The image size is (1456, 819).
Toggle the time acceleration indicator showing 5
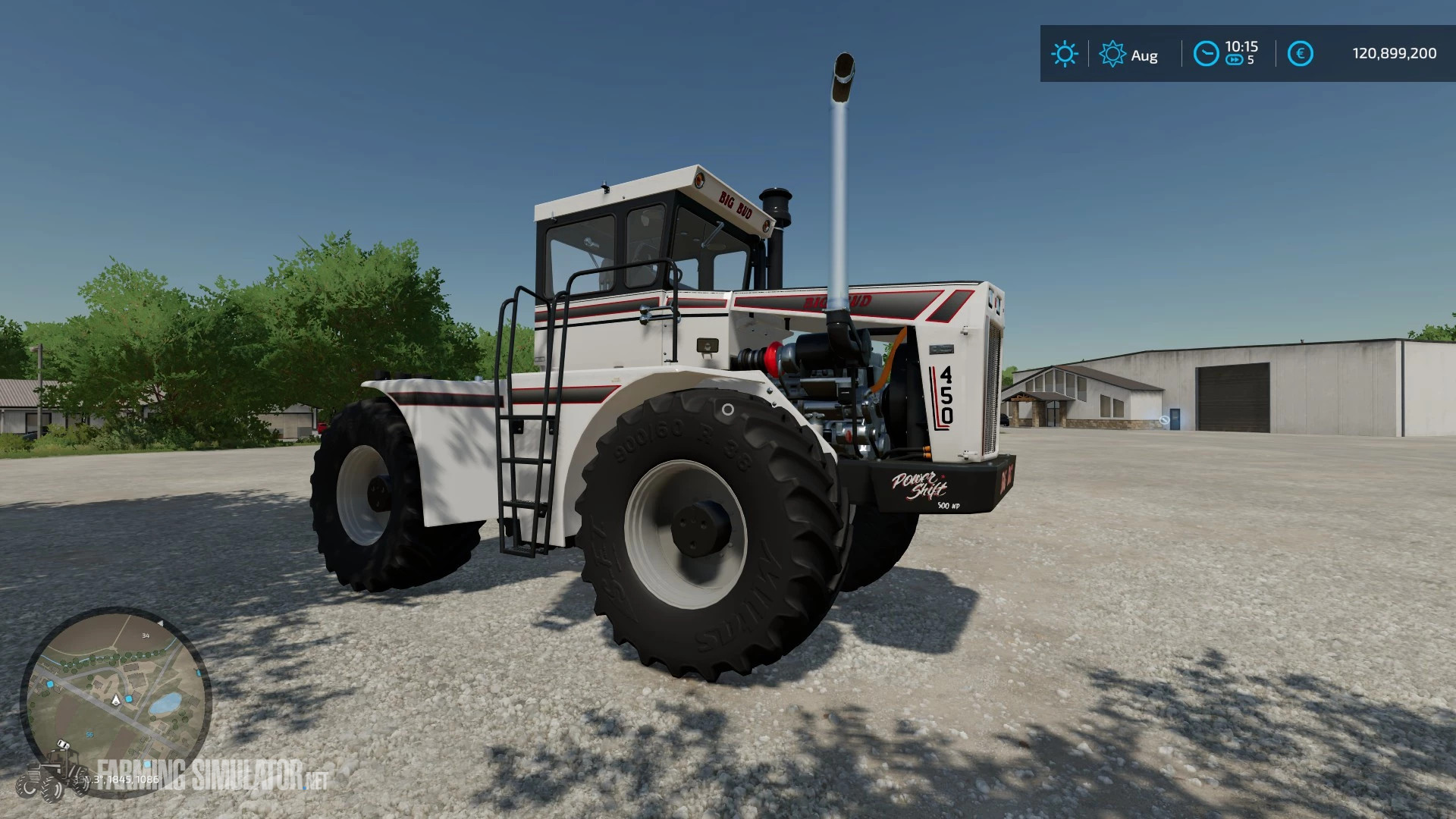pos(1250,60)
